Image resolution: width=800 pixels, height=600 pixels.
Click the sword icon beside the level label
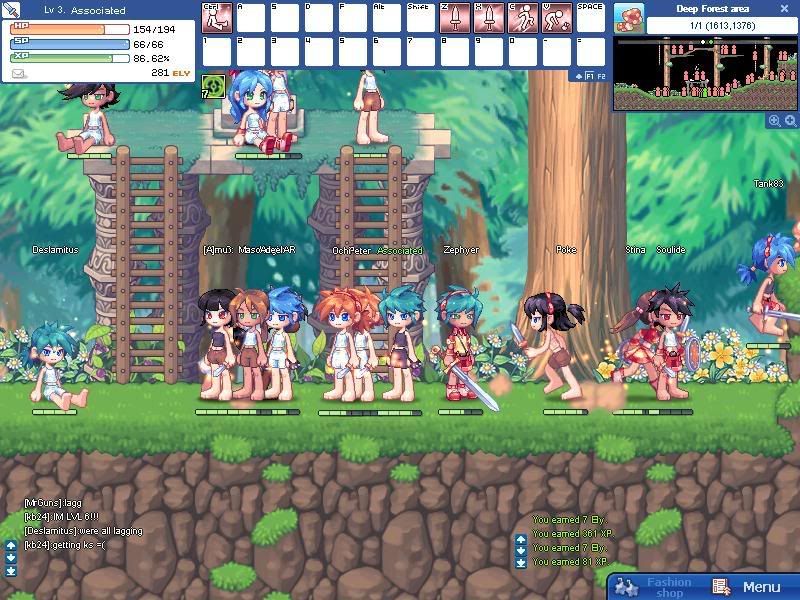pos(12,10)
